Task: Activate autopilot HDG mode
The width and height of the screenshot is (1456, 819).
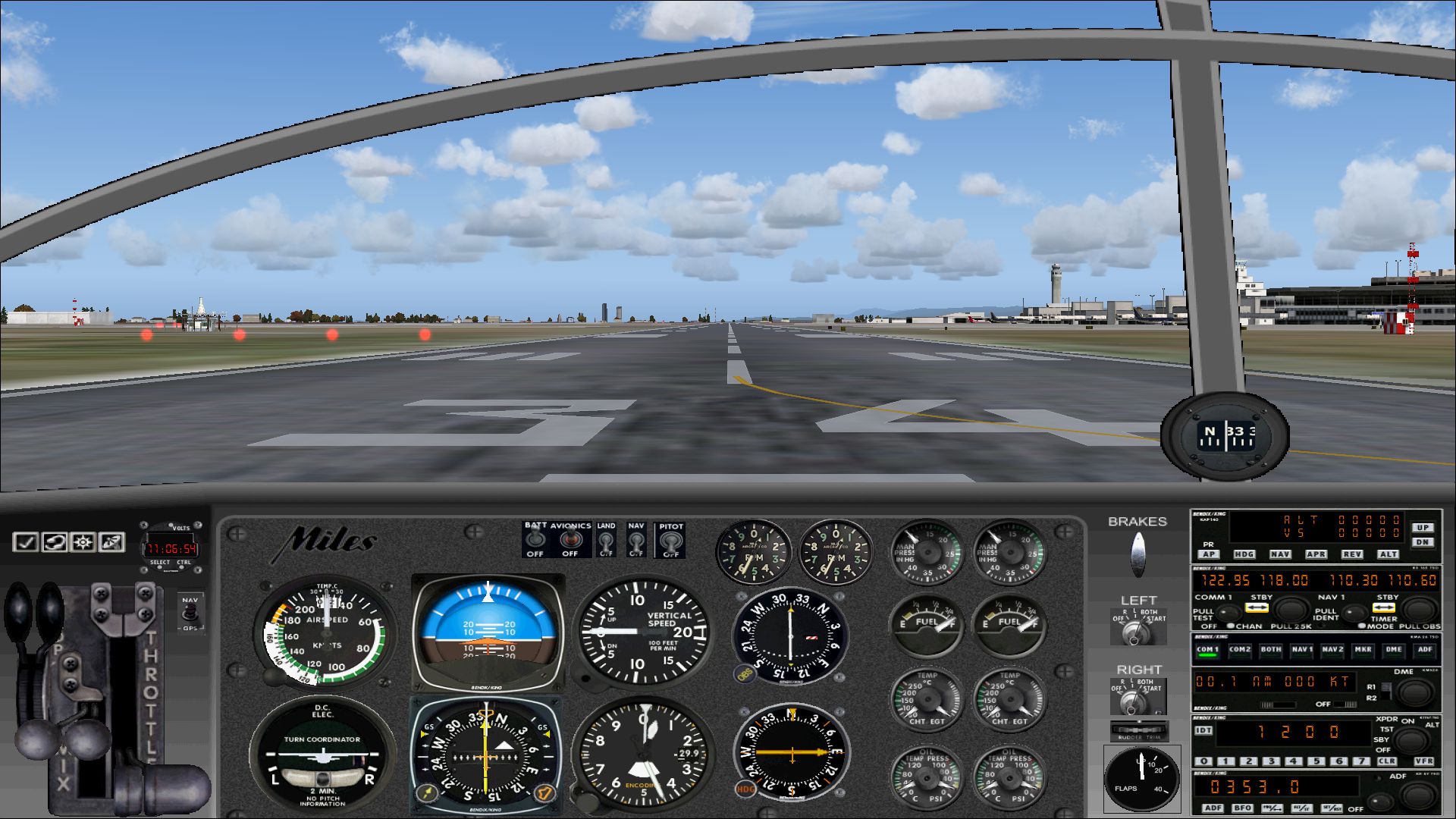Action: tap(1244, 554)
